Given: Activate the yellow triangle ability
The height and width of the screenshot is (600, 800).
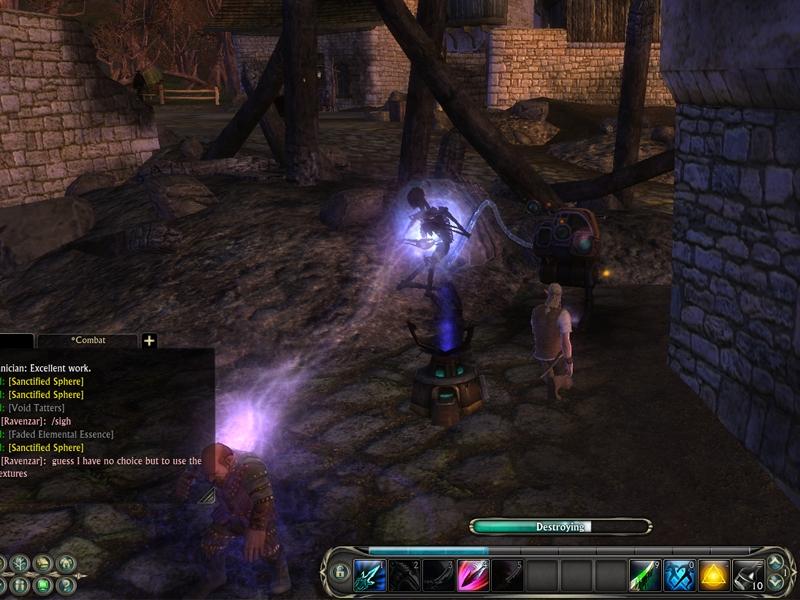Looking at the screenshot, I should 714,575.
